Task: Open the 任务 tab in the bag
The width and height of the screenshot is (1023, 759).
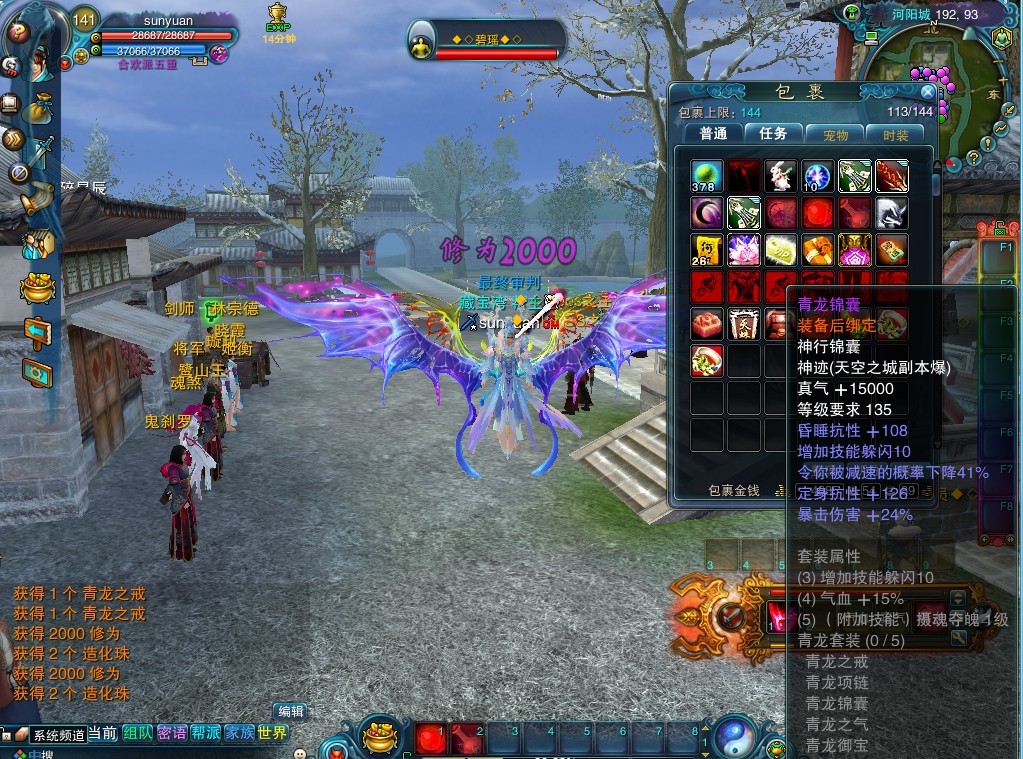Action: [773, 133]
